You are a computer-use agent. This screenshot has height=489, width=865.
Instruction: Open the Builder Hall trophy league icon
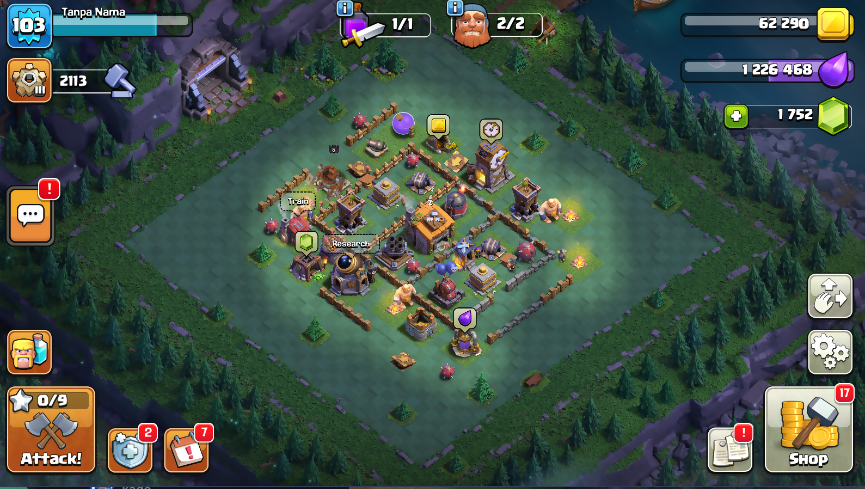tap(29, 80)
